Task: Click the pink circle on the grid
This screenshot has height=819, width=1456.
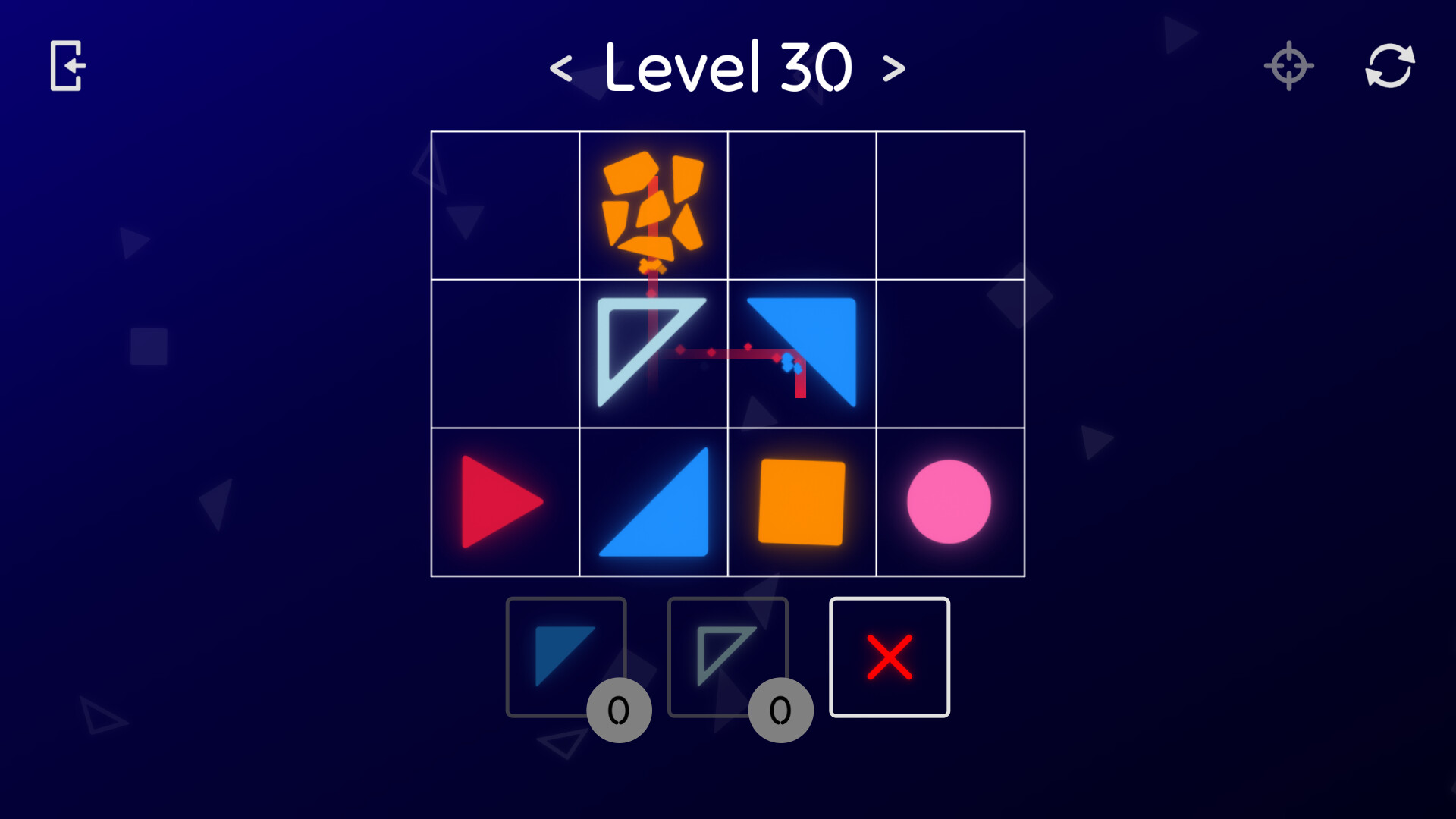Action: pos(950,500)
